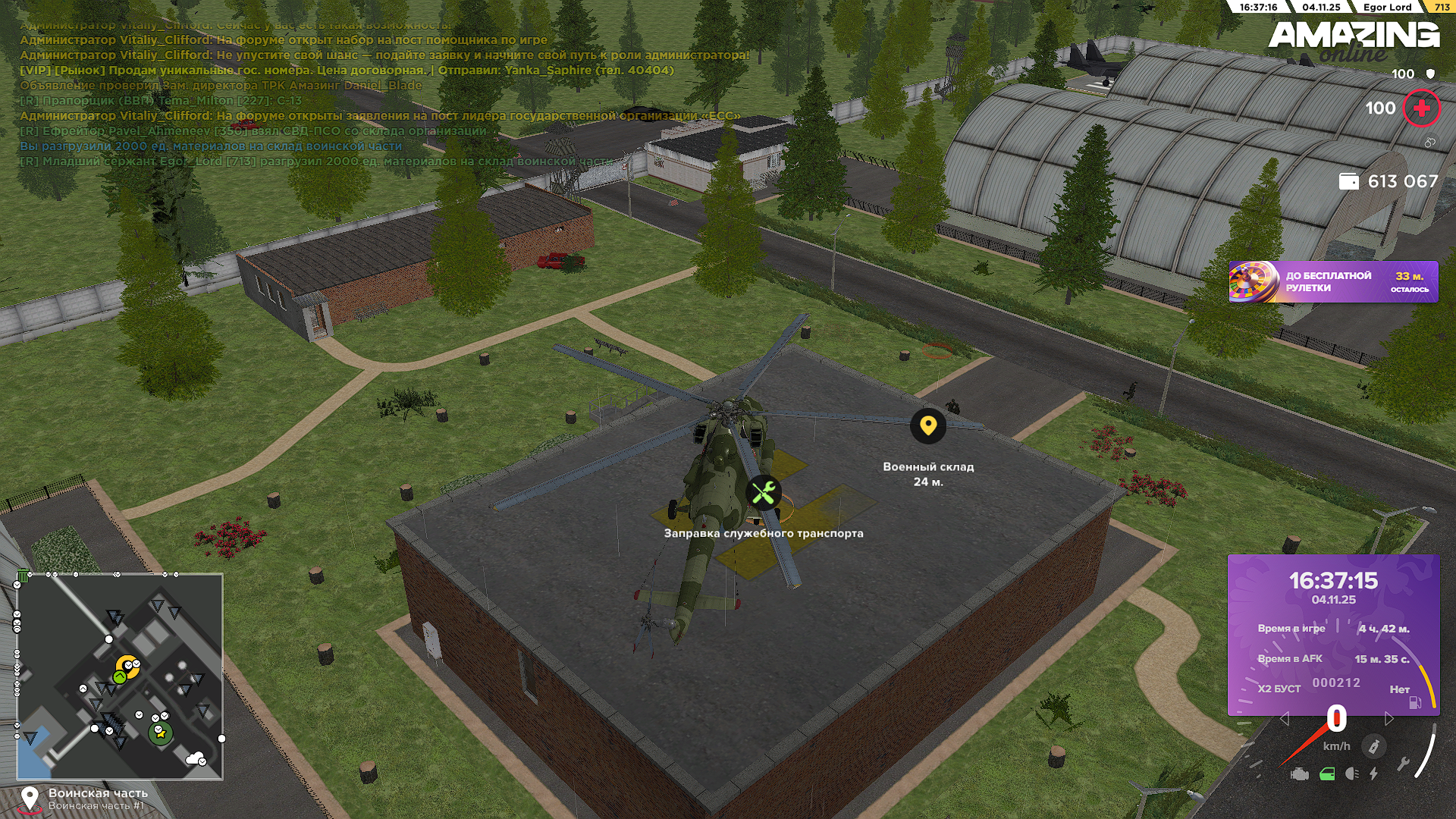
Task: Click the right arrow under info panel
Action: (1389, 718)
